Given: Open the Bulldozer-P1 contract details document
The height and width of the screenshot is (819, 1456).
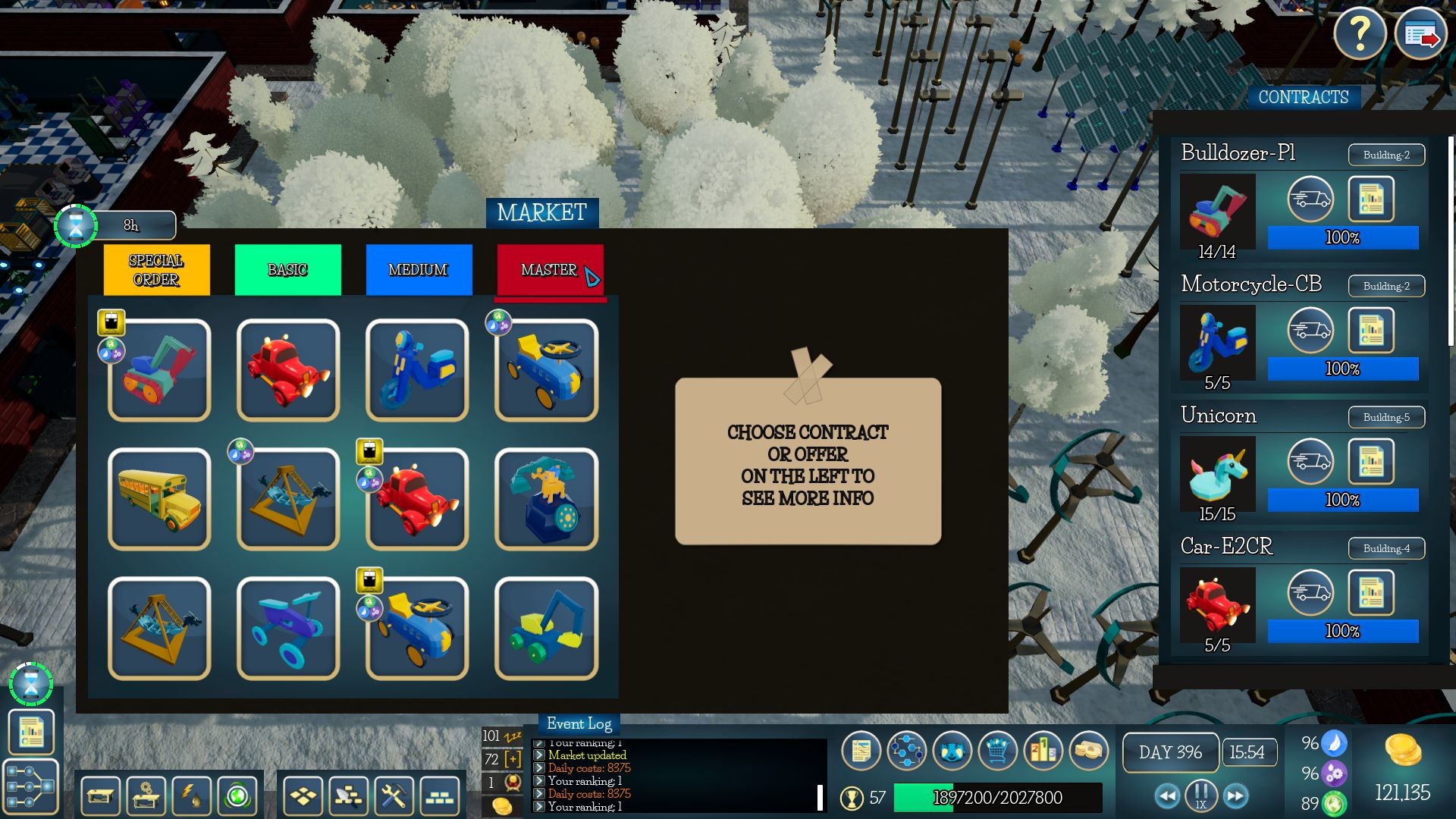Looking at the screenshot, I should pos(1372,199).
